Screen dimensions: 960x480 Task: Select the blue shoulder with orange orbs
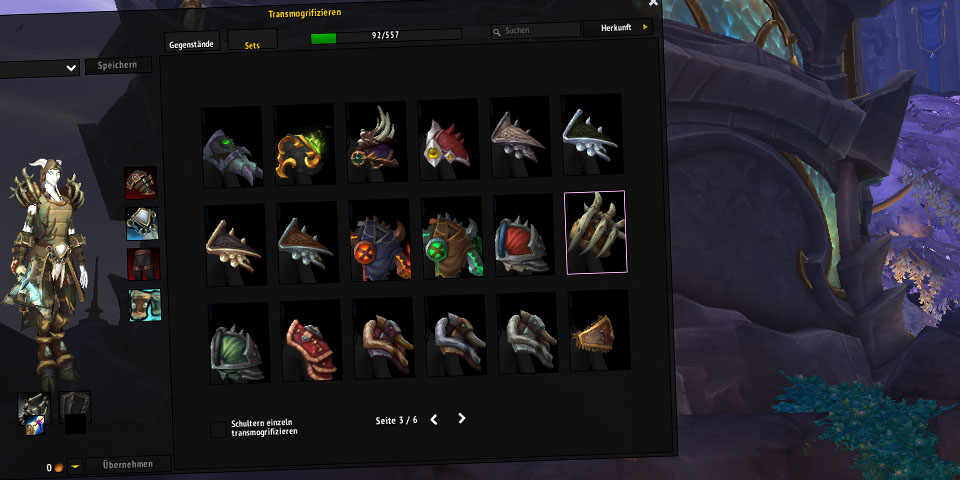tap(379, 240)
